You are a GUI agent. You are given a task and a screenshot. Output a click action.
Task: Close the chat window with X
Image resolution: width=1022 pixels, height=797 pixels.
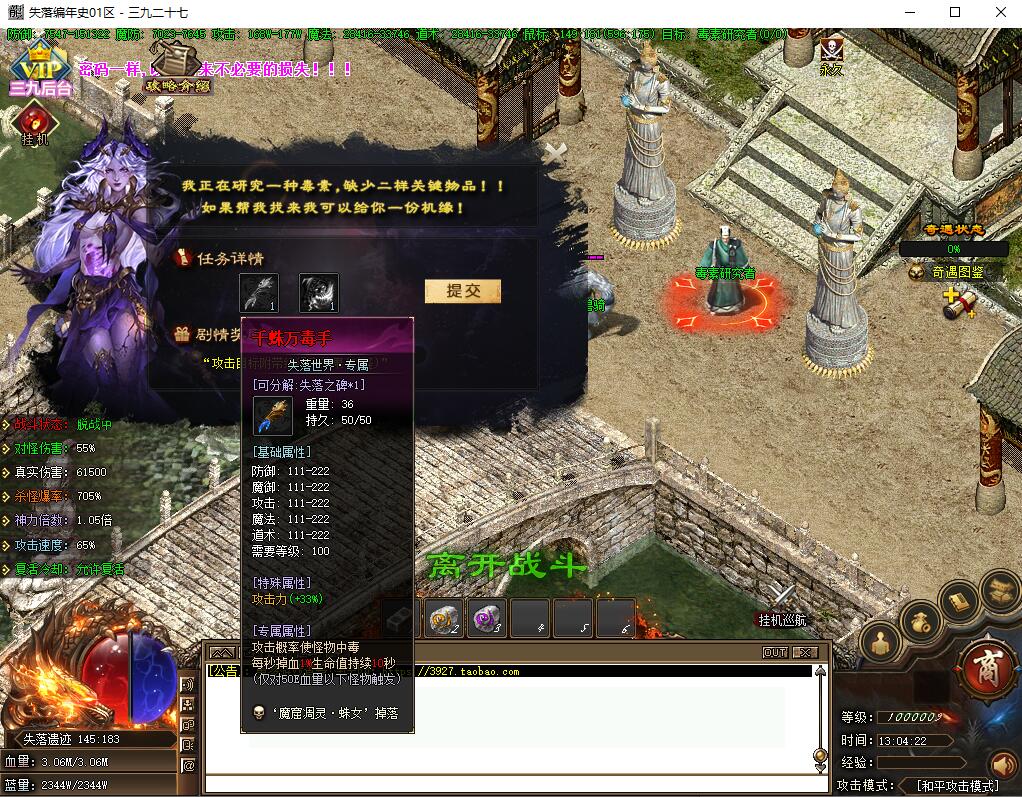(x=804, y=652)
